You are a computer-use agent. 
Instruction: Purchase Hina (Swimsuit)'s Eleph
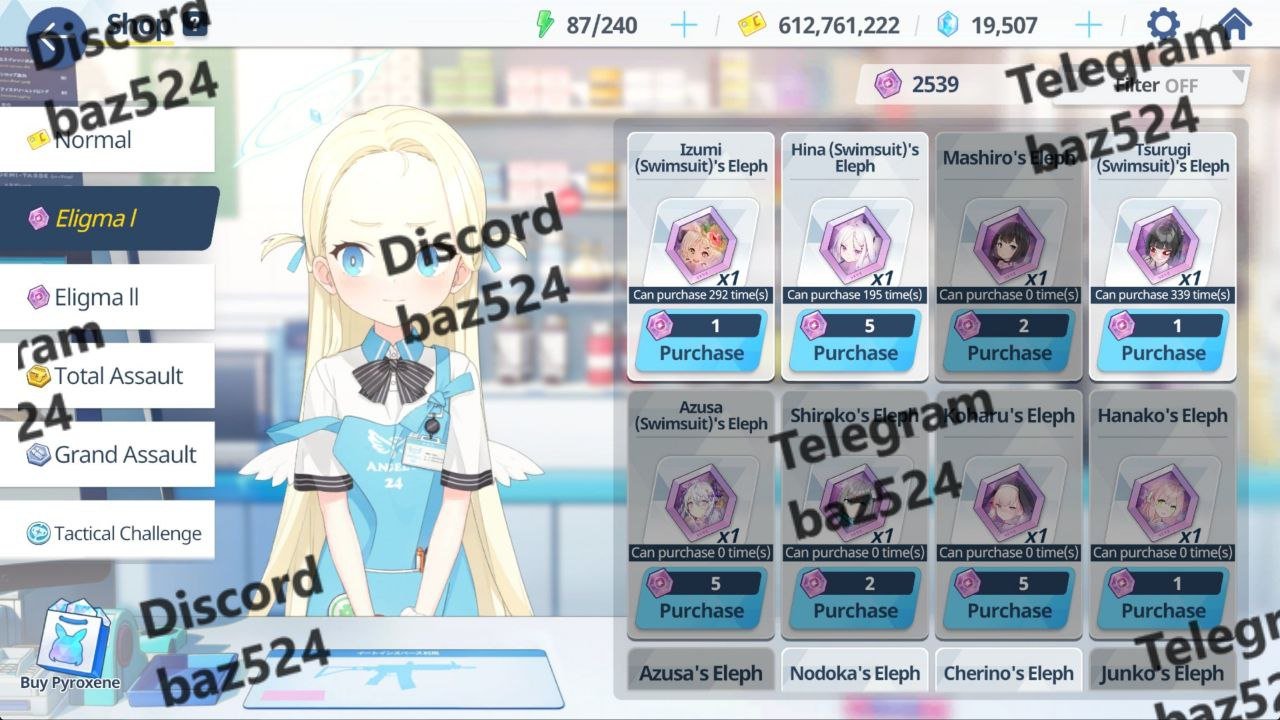pyautogui.click(x=855, y=352)
